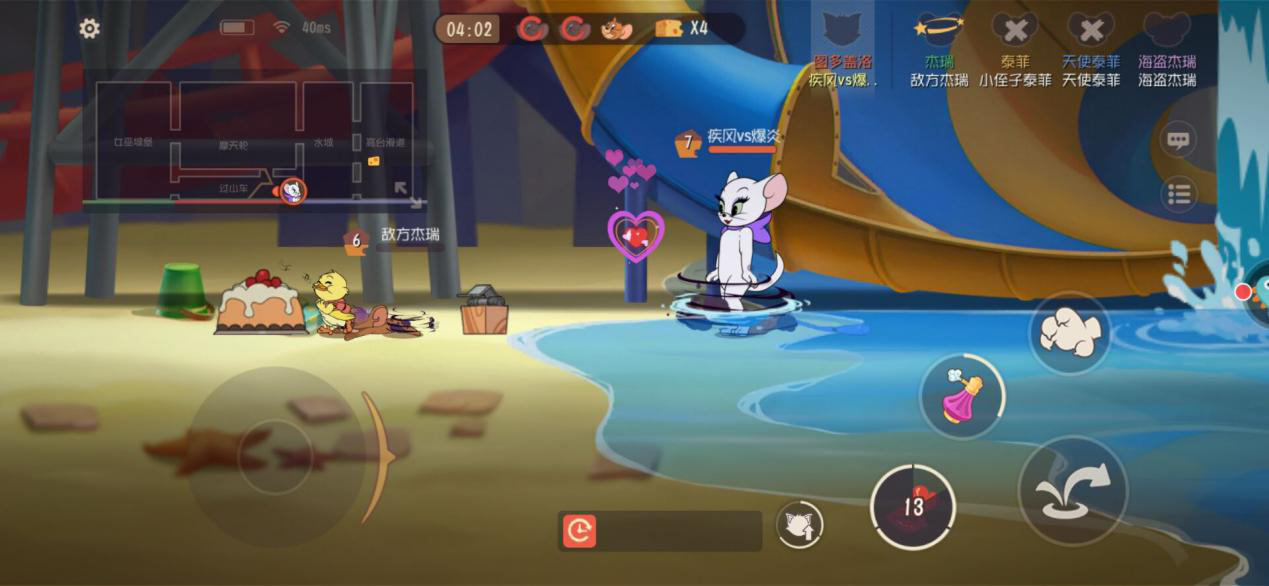Viewport: 1269px width, 586px height.
Task: Click the orange clock icon
Action: [x=580, y=531]
